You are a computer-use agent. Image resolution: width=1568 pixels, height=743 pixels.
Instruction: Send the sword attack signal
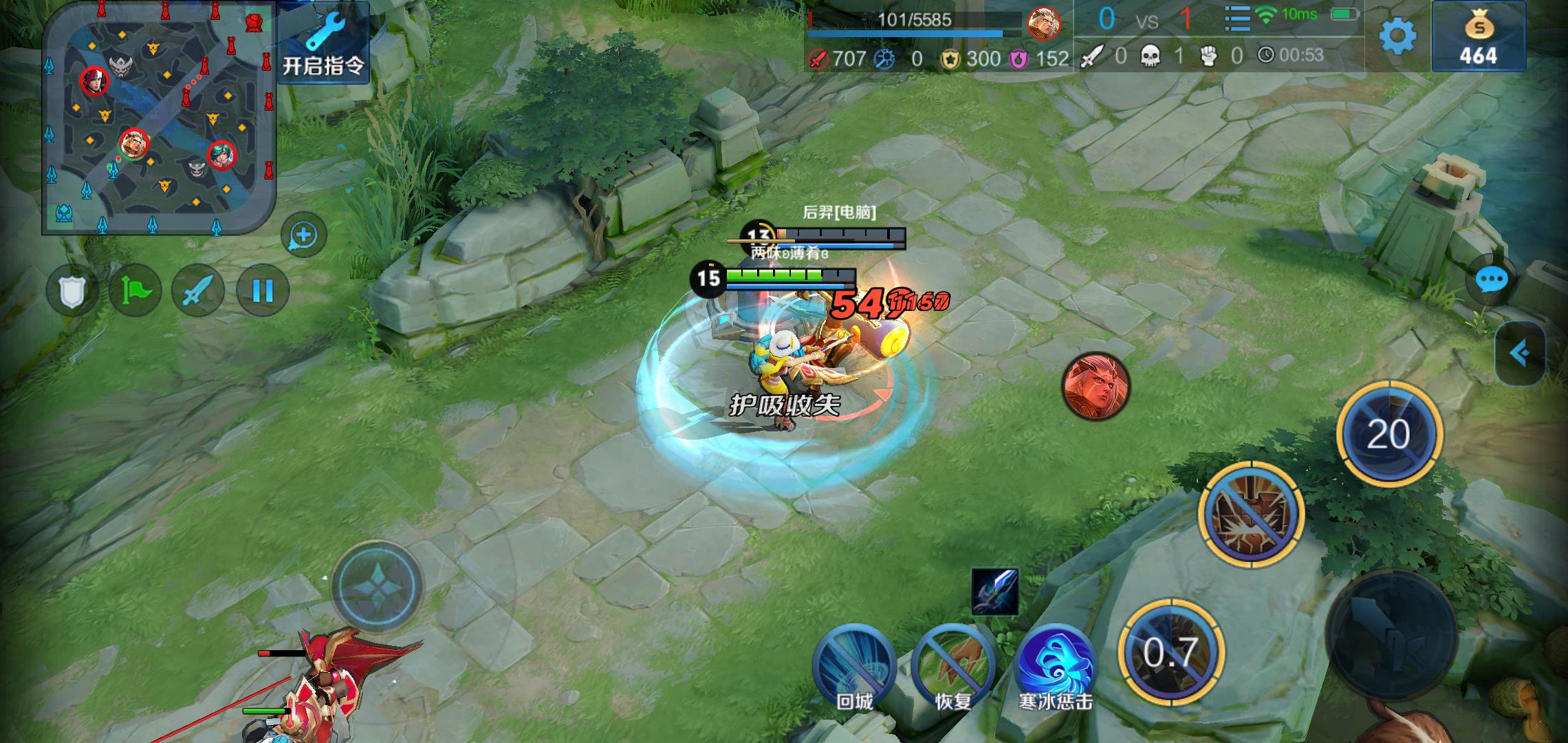[198, 291]
